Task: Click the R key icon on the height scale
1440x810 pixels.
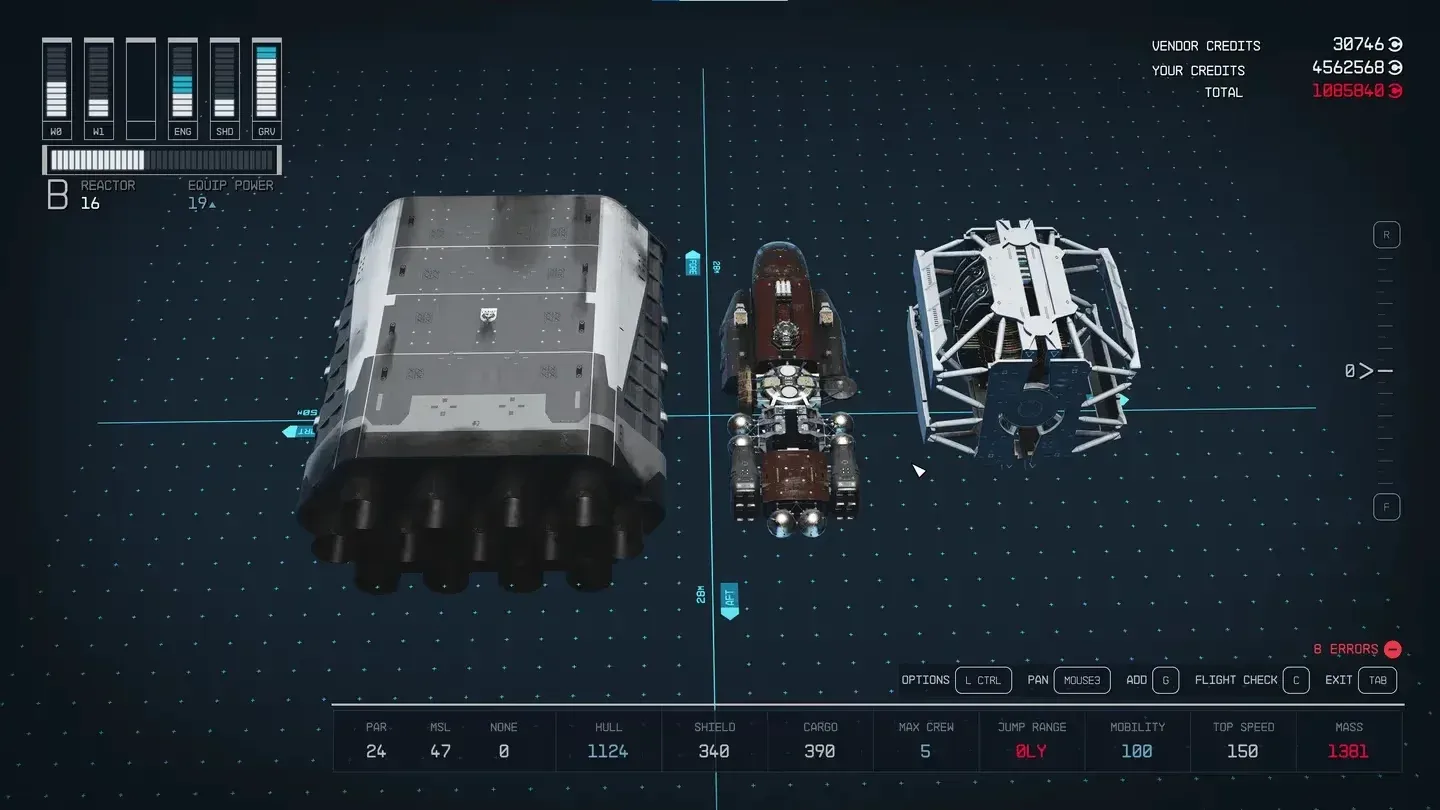Action: pos(1386,234)
